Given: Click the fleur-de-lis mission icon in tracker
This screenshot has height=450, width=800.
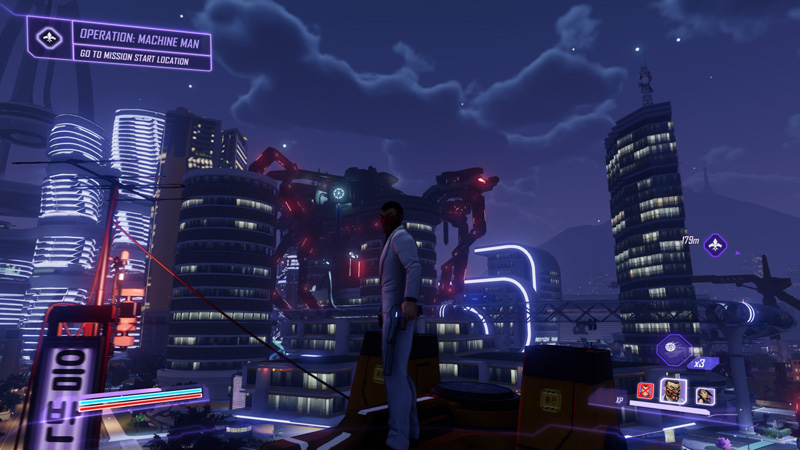Looking at the screenshot, I should pyautogui.click(x=49, y=38).
